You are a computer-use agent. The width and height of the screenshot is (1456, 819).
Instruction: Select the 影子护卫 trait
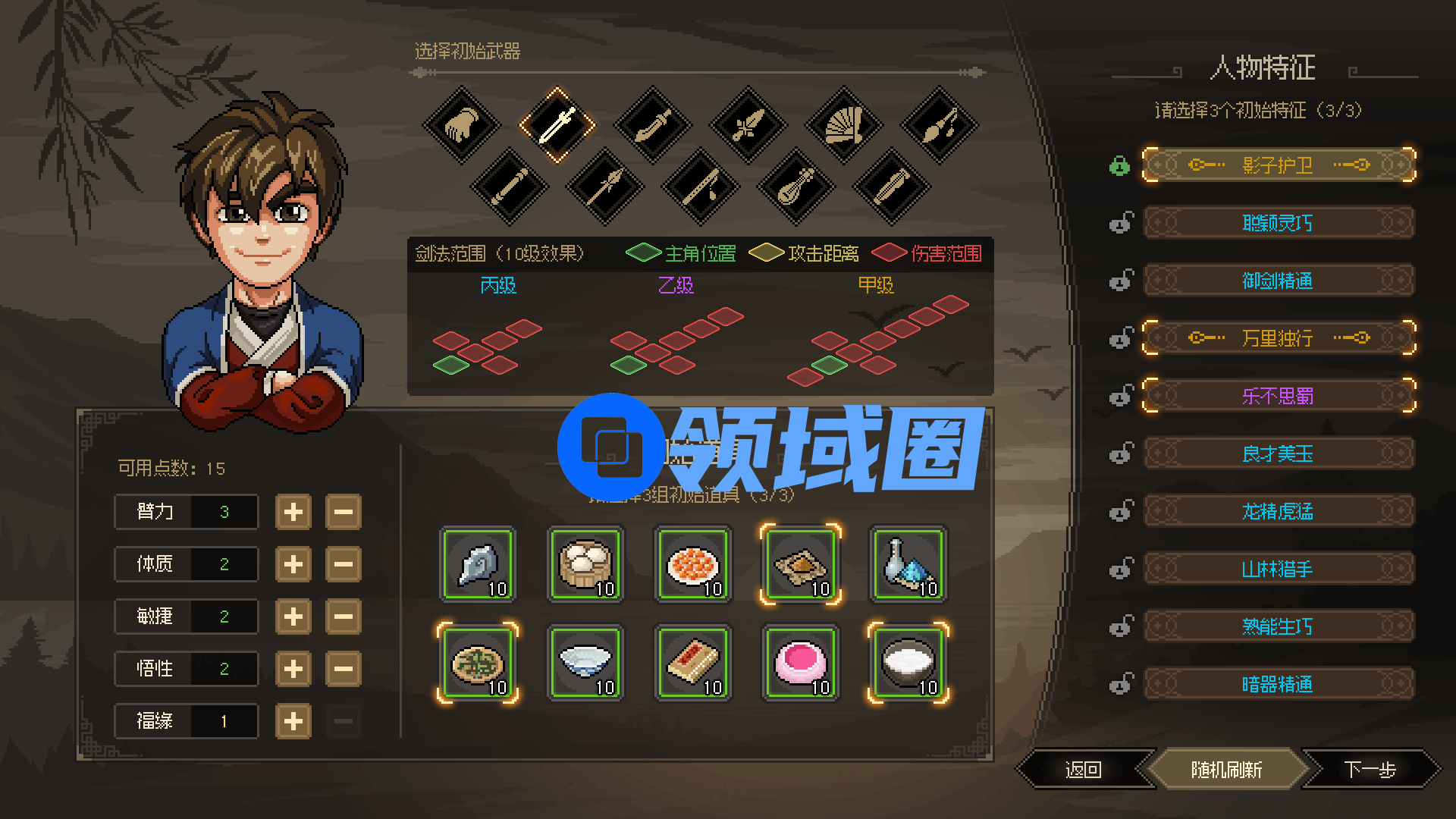point(1278,165)
